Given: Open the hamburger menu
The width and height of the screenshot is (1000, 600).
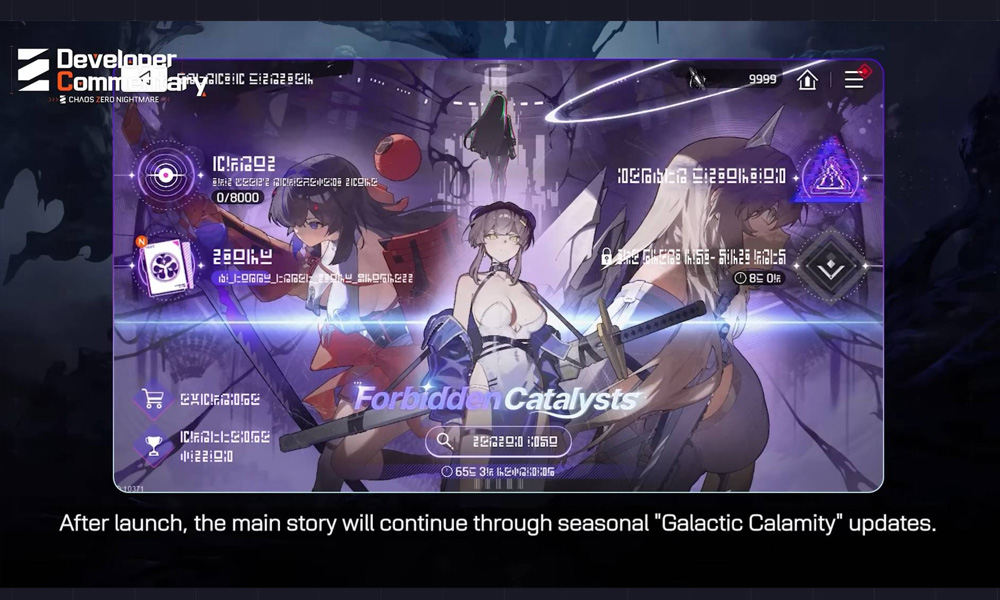Looking at the screenshot, I should click(854, 79).
